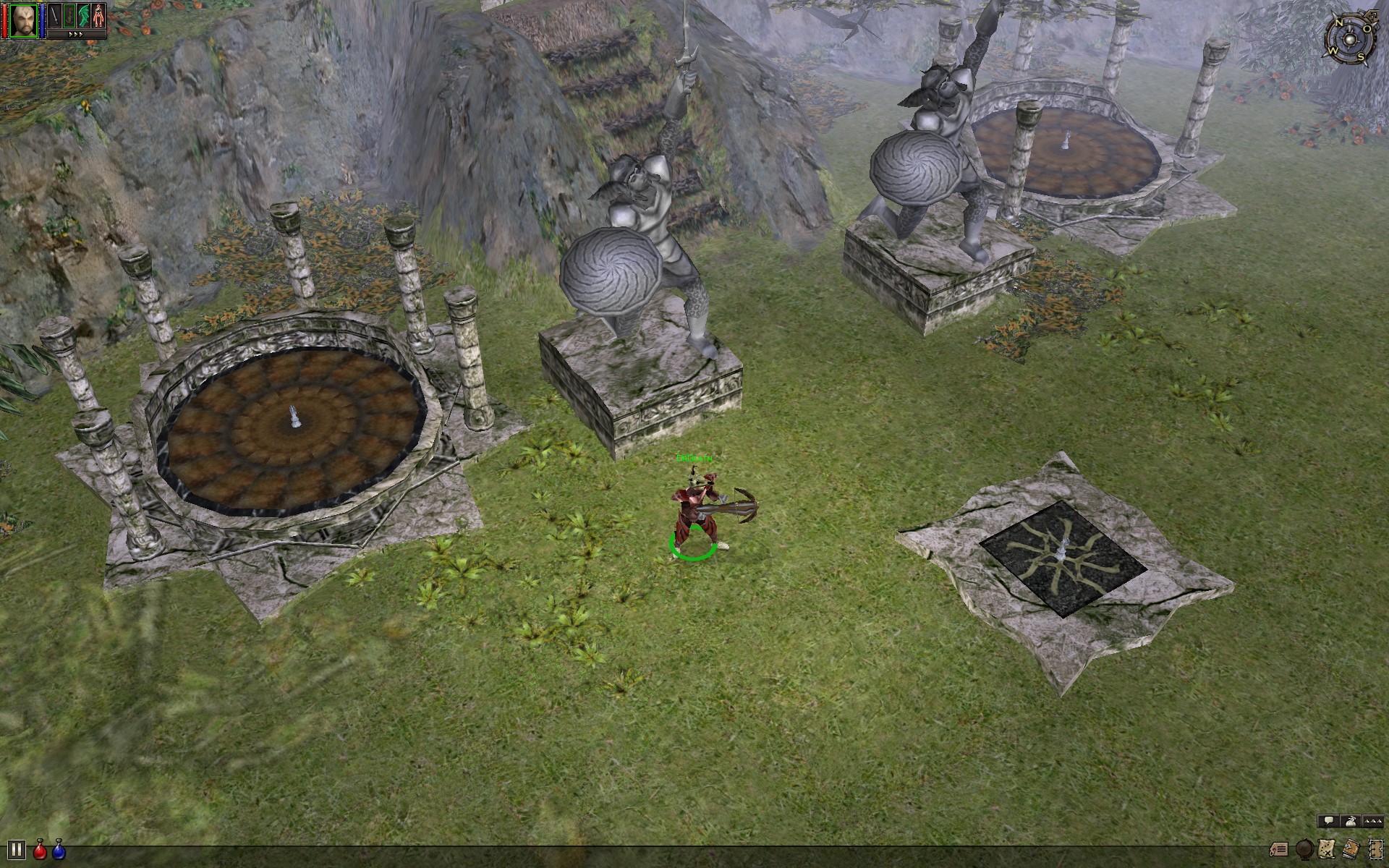Drink the red health potion
Screen dimensions: 1389x868
(41, 850)
